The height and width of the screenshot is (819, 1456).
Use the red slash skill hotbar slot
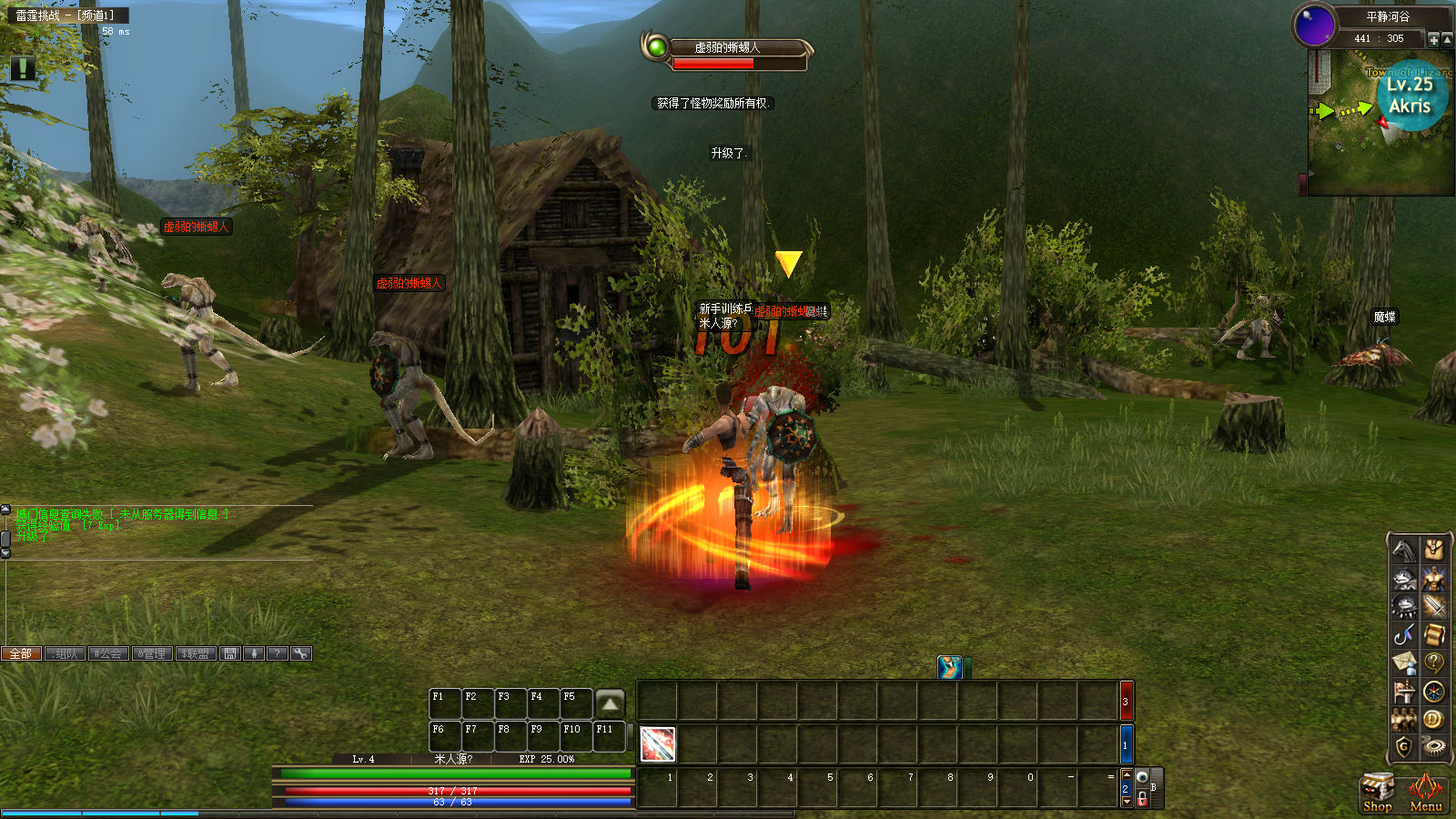click(657, 744)
